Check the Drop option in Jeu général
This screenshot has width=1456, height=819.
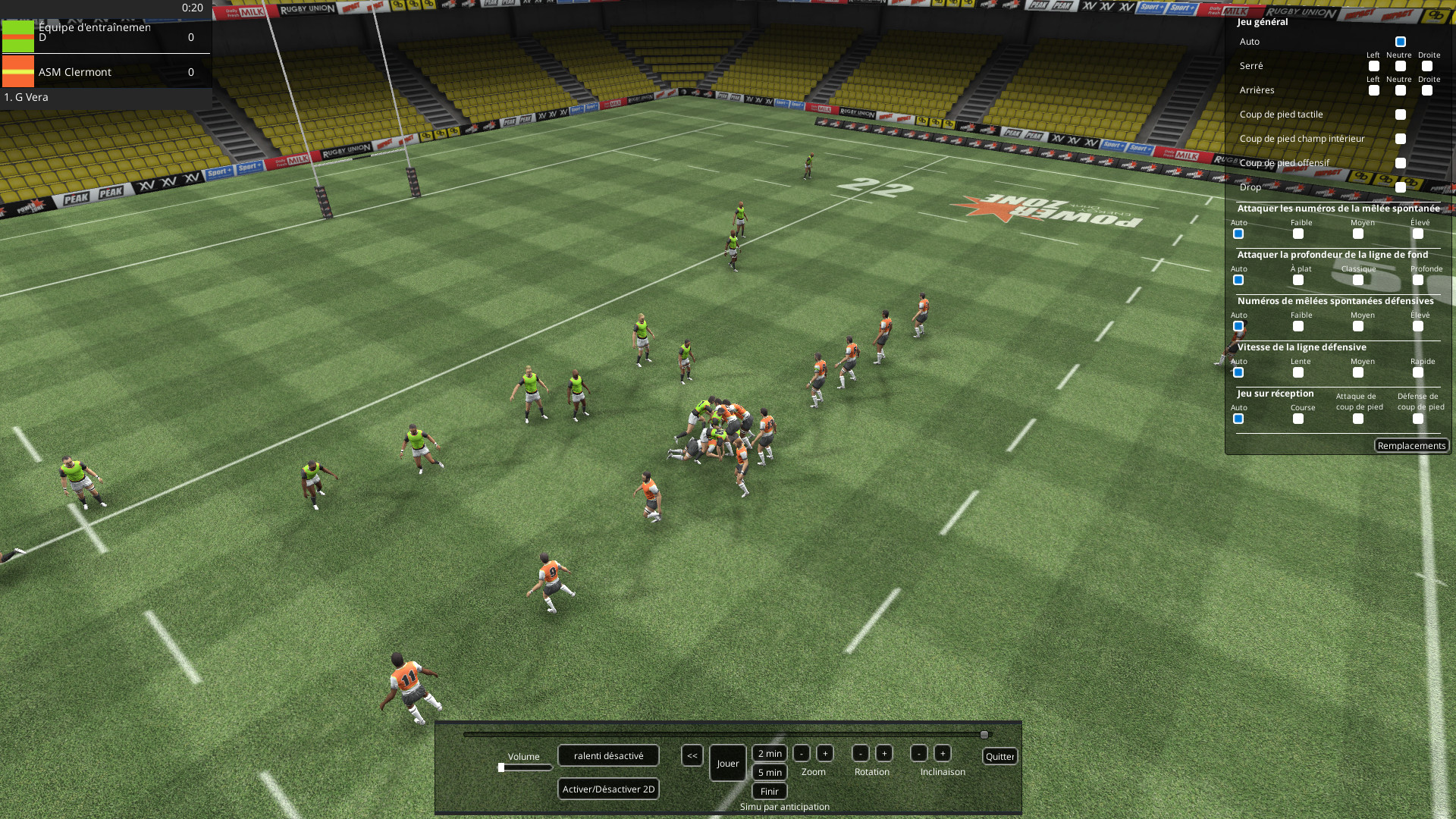(1400, 187)
